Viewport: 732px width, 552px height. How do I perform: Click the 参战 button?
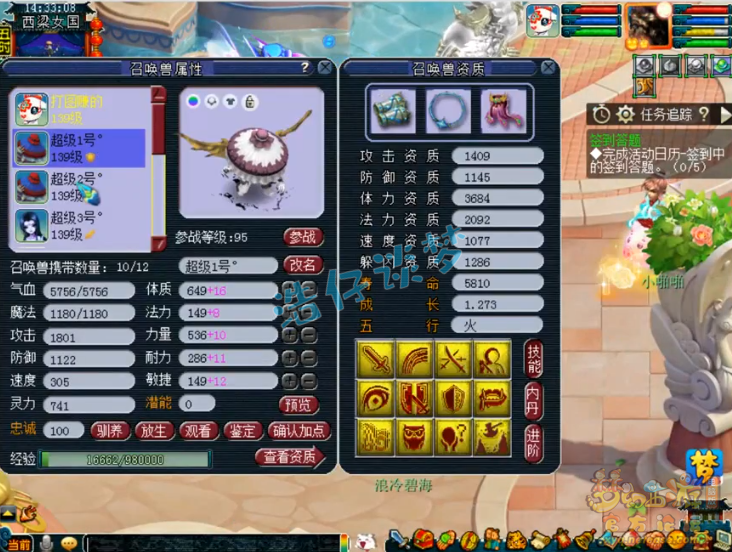coord(302,237)
